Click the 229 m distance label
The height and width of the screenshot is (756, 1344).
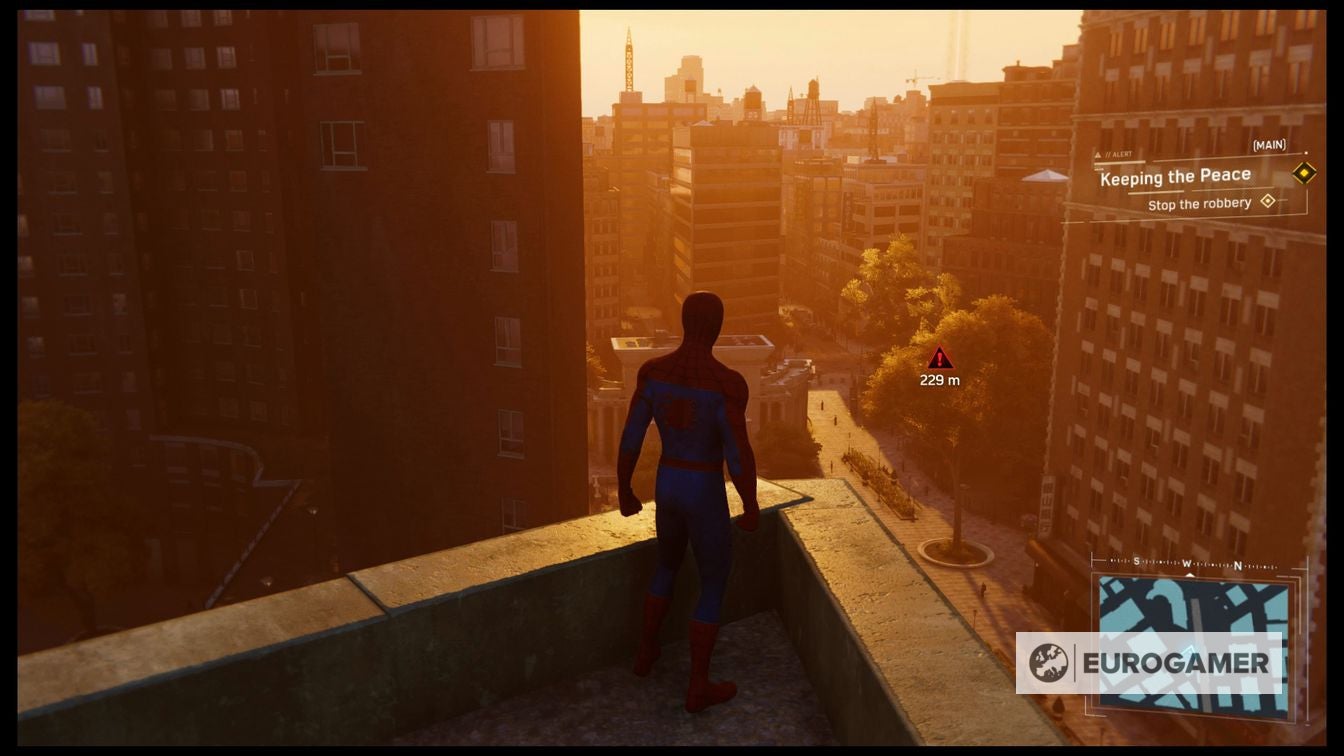point(938,380)
